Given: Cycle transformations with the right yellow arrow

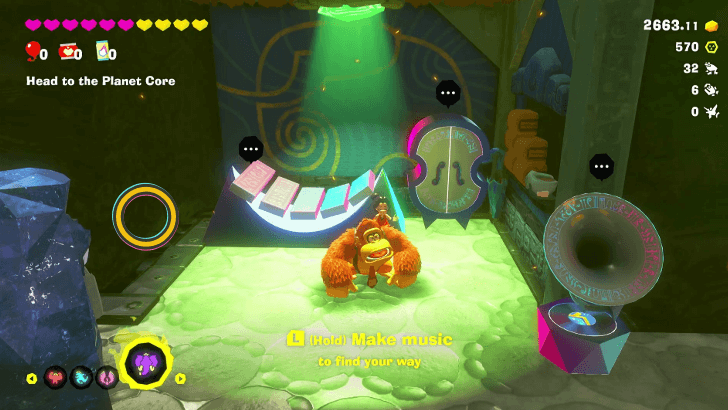Looking at the screenshot, I should [181, 378].
